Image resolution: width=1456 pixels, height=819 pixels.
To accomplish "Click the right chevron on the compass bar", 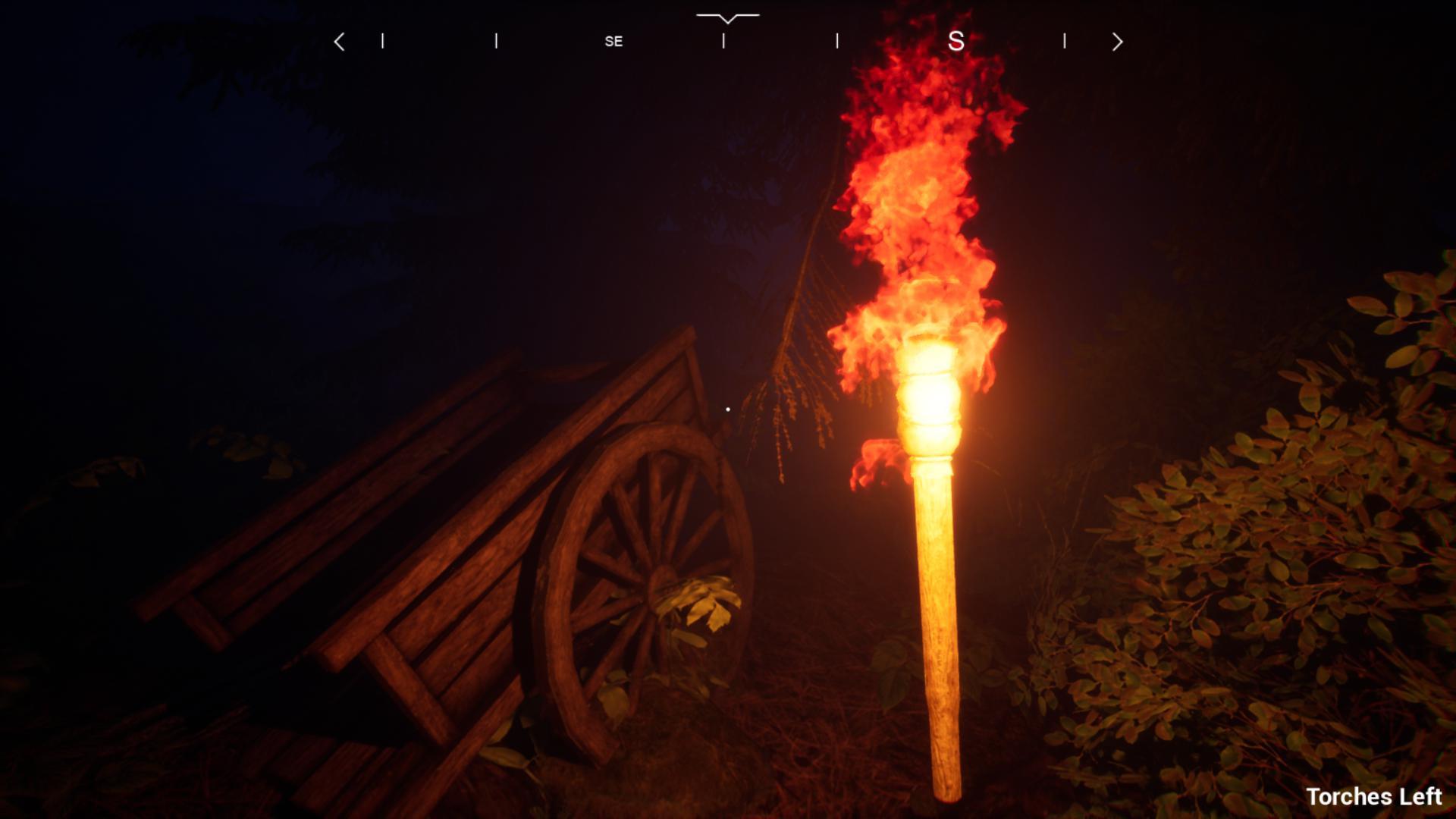I will (x=1116, y=42).
